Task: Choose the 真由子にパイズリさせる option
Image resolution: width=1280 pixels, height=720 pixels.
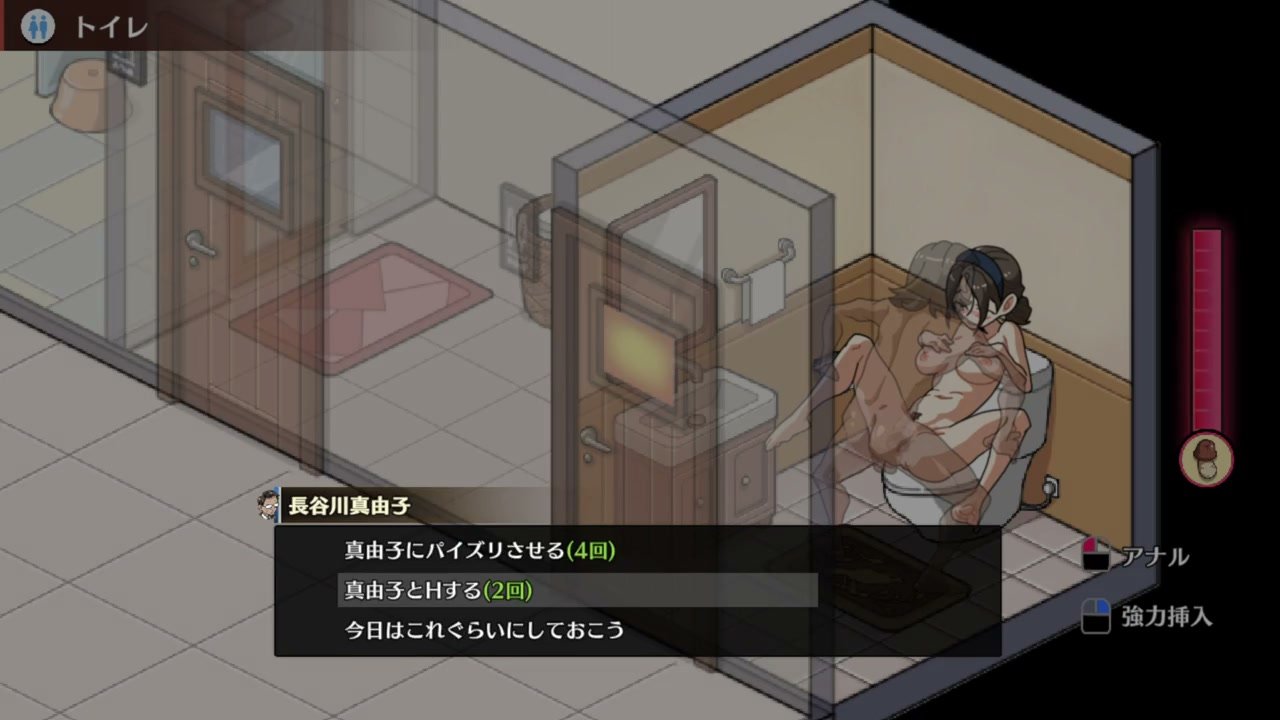Action: (480, 550)
